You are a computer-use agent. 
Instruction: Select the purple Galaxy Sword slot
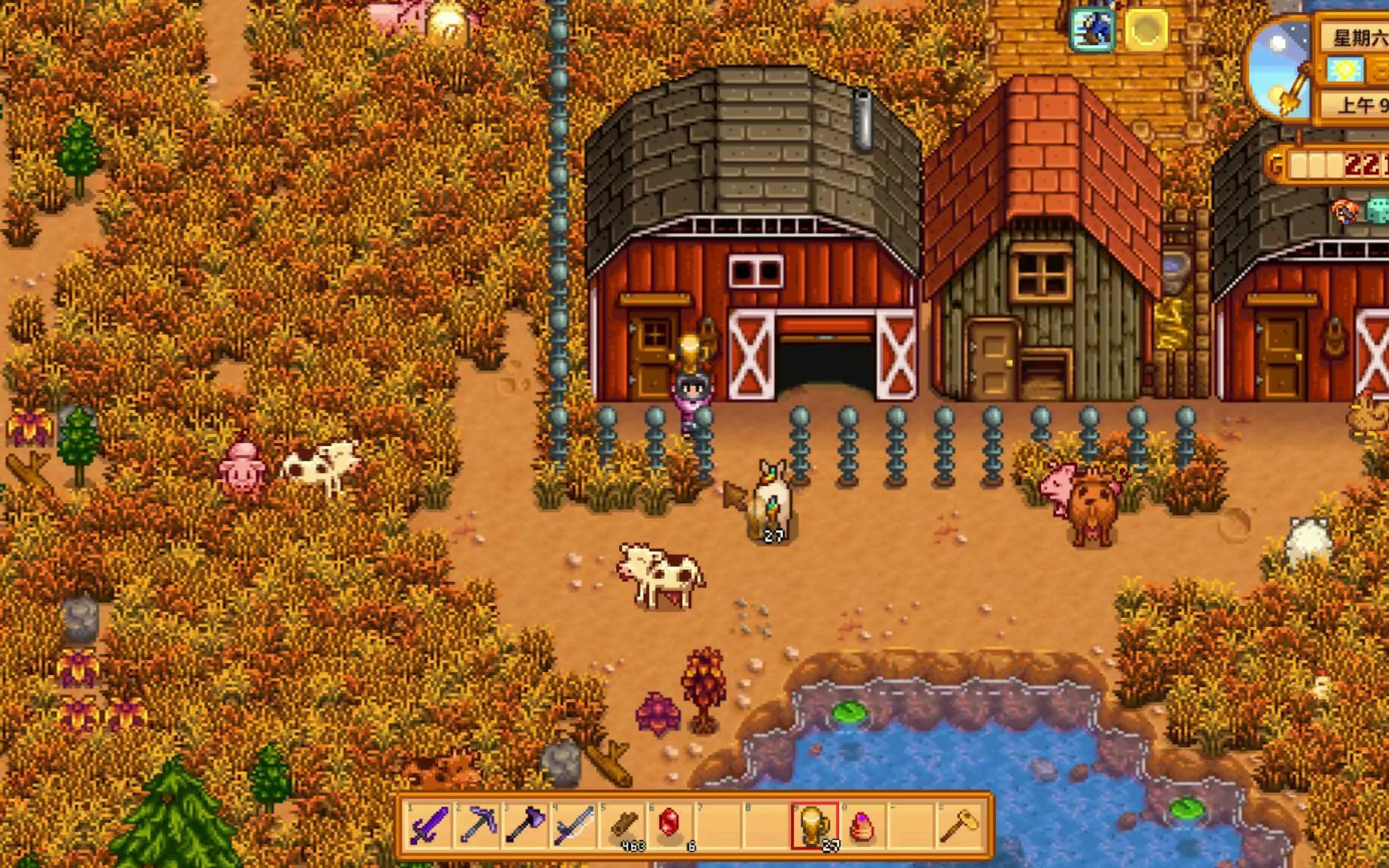click(429, 825)
